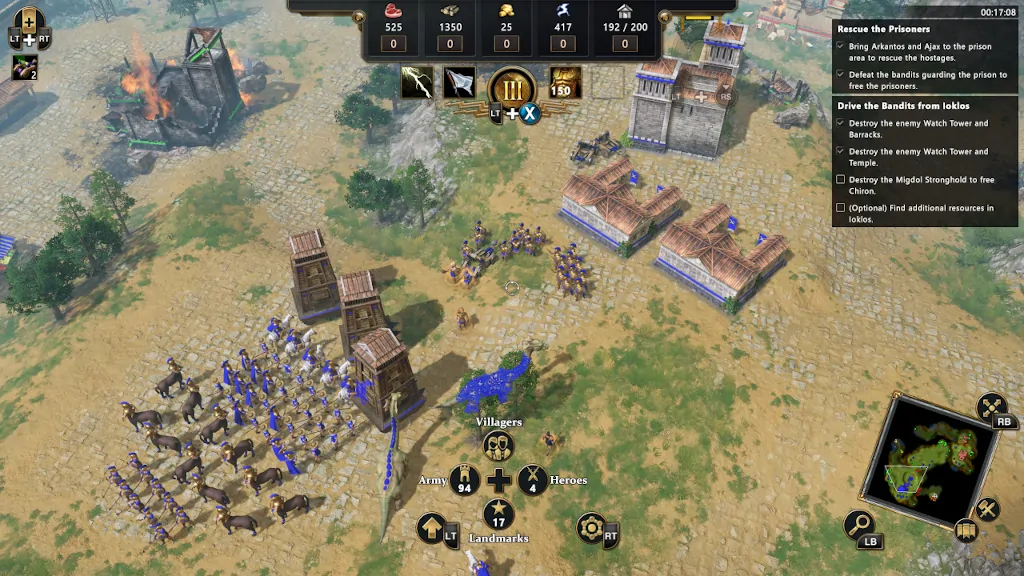Select the food resource meat icon
The width and height of the screenshot is (1024, 576).
tap(392, 11)
